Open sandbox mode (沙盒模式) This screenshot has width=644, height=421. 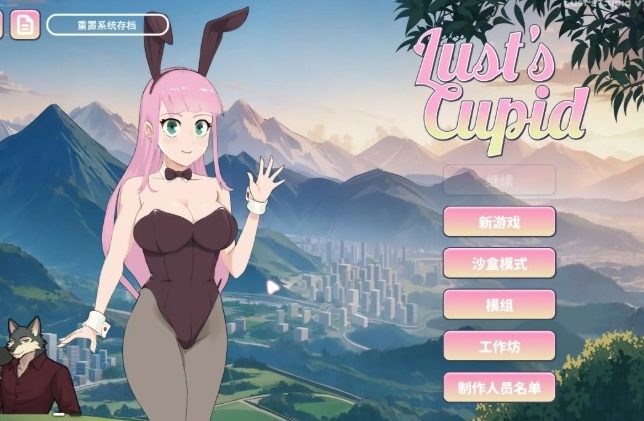click(x=499, y=263)
